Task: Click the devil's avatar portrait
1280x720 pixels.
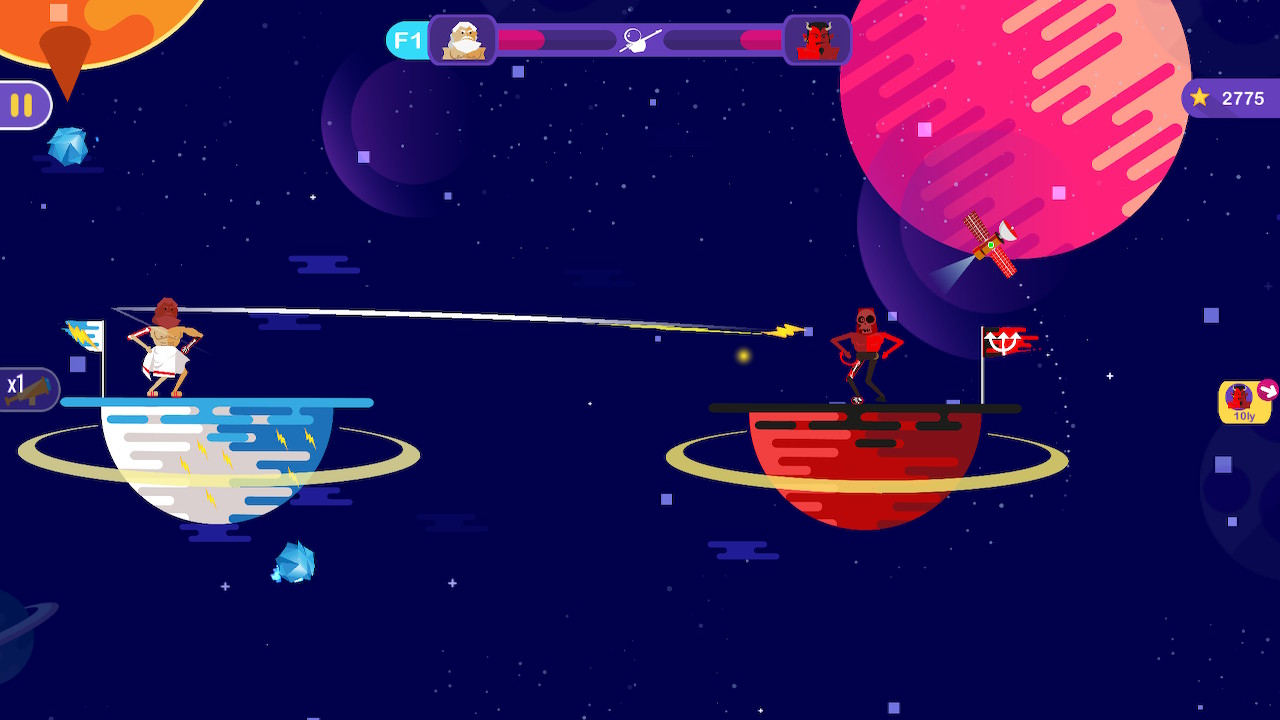Action: pyautogui.click(x=817, y=40)
